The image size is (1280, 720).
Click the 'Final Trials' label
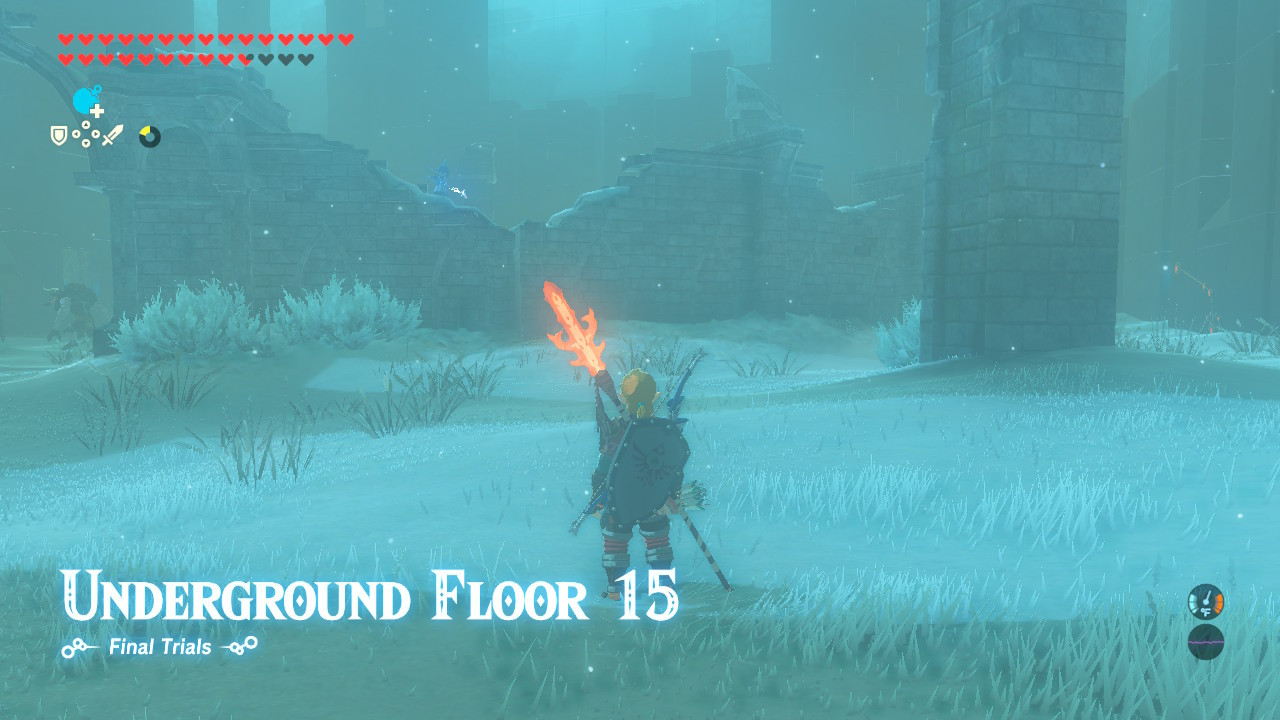coord(158,647)
